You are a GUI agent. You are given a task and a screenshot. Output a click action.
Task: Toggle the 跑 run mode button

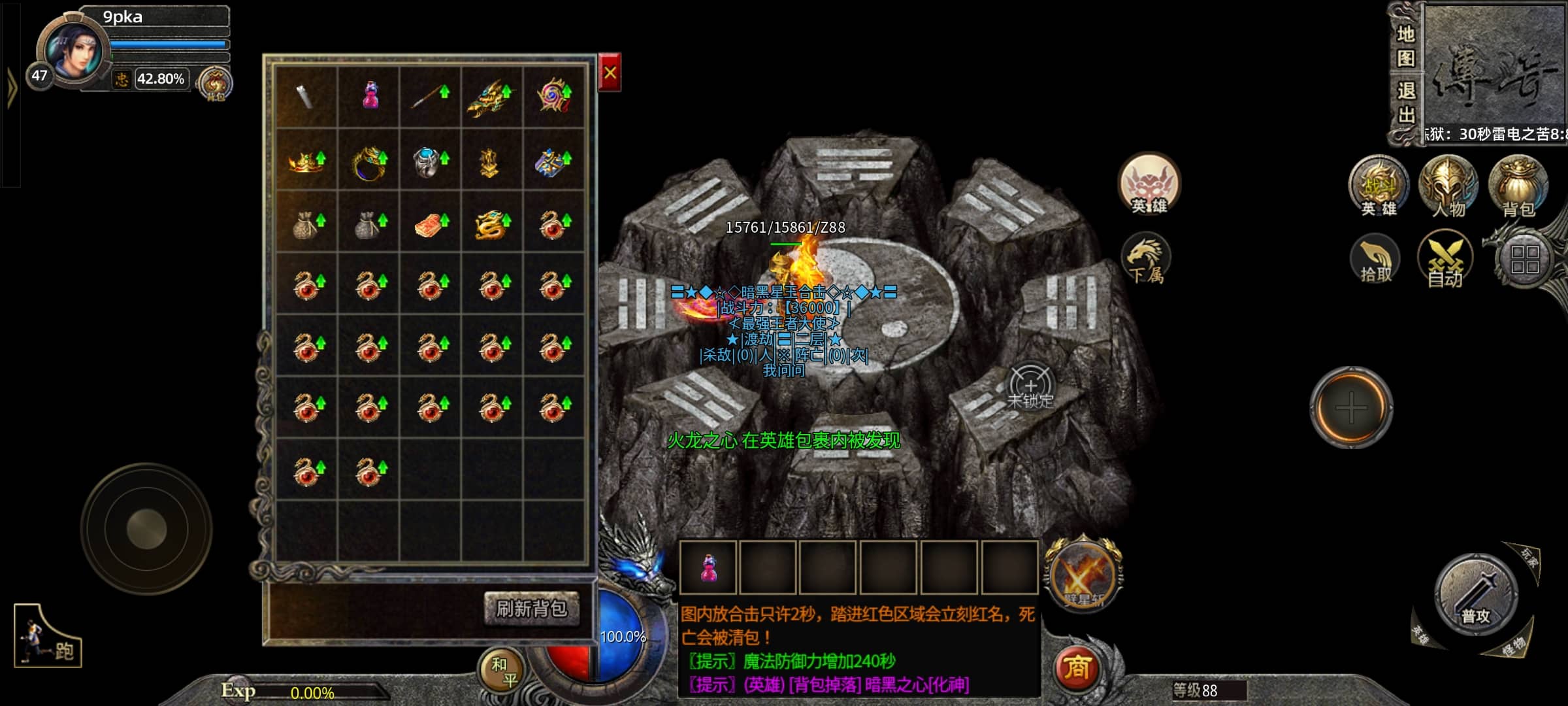click(x=48, y=637)
